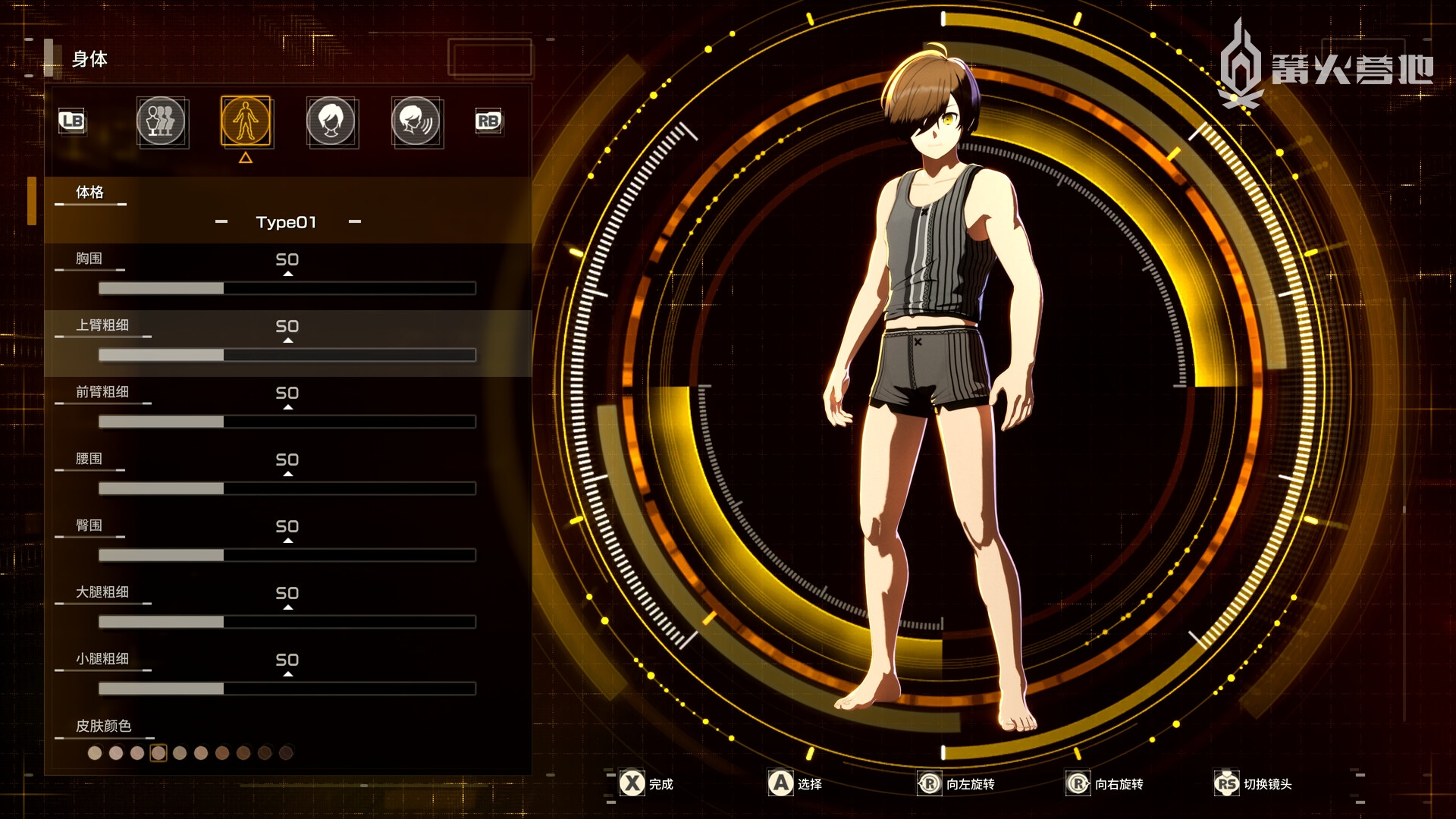Open the head and face tab
Screen dimensions: 1456x819
click(331, 121)
